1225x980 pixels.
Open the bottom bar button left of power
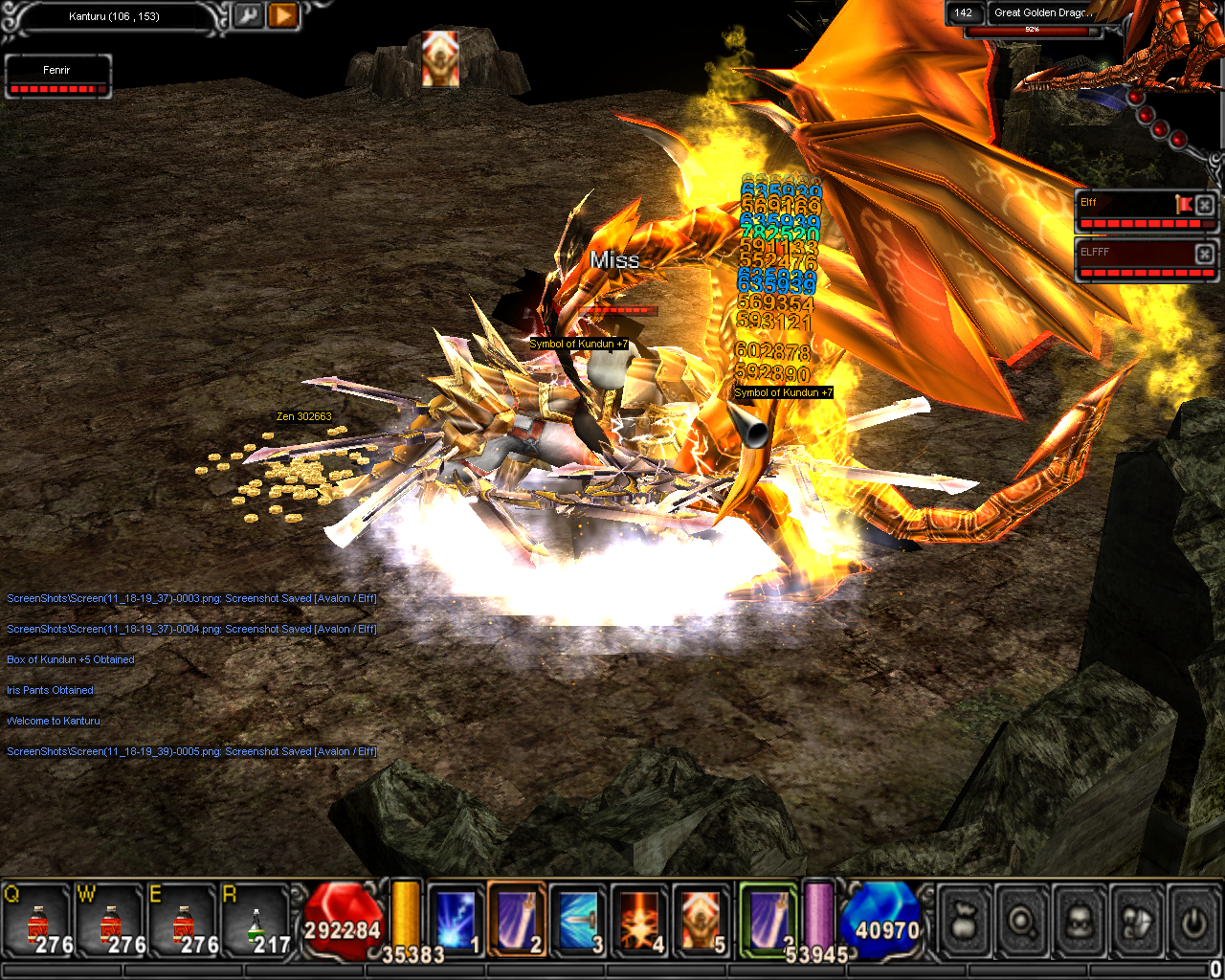tap(1136, 923)
